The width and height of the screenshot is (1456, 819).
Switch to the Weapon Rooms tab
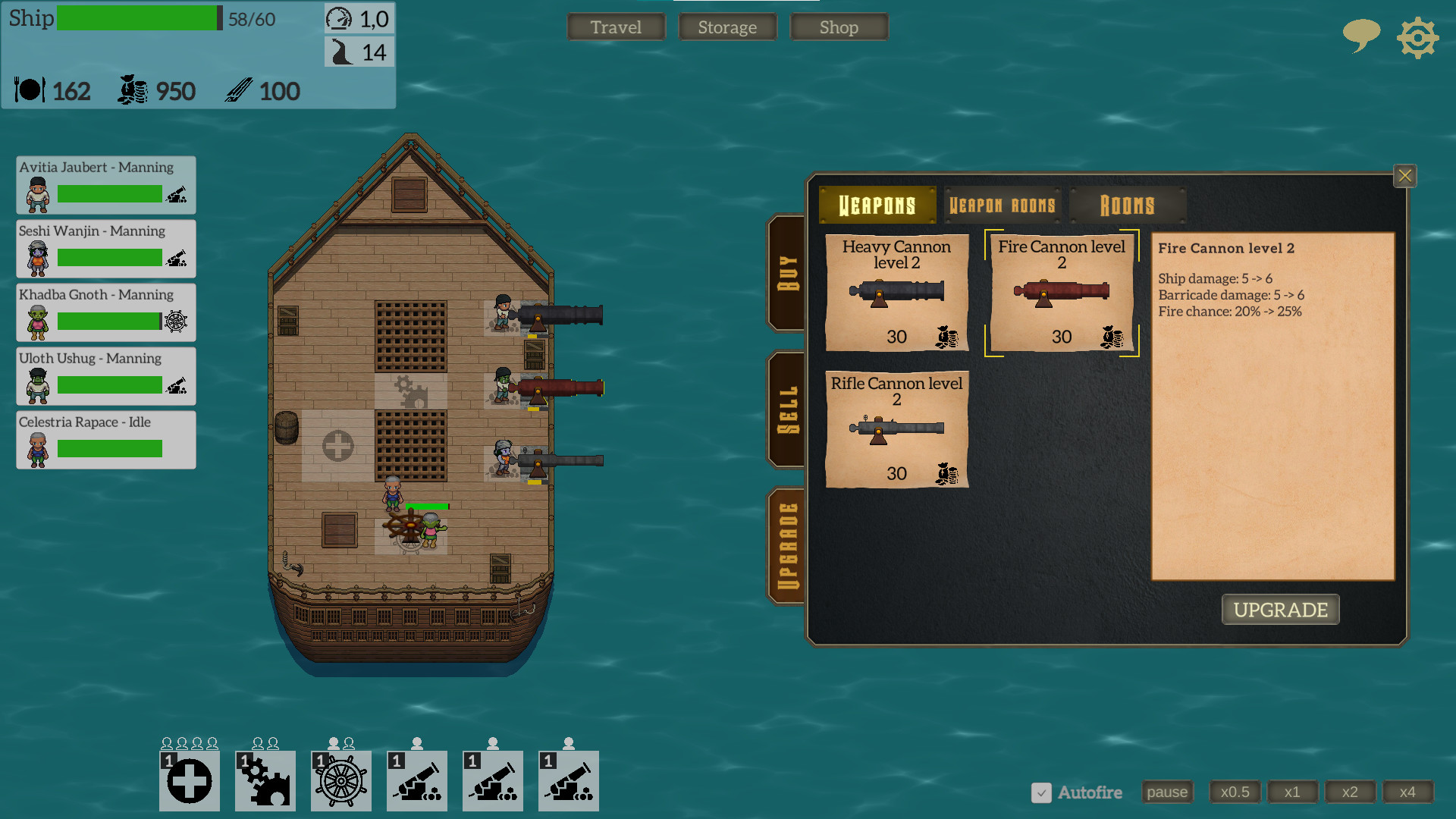tap(1003, 205)
